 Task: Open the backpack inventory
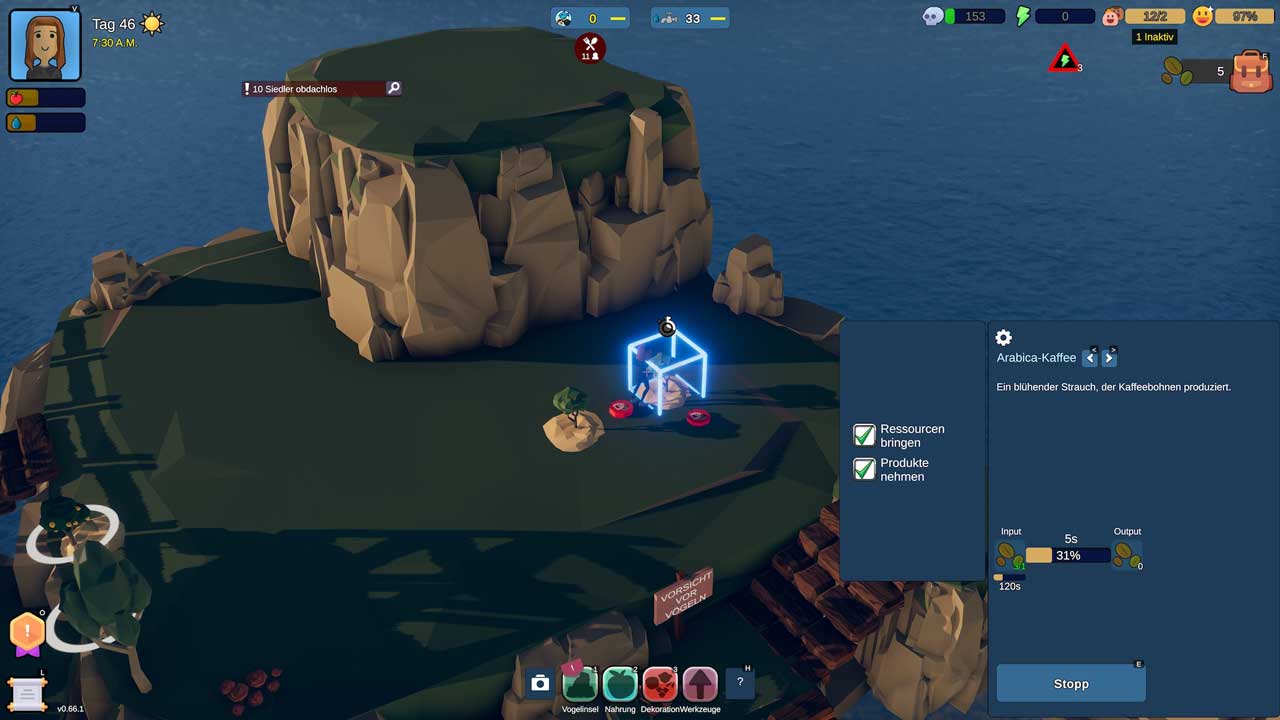click(1250, 72)
